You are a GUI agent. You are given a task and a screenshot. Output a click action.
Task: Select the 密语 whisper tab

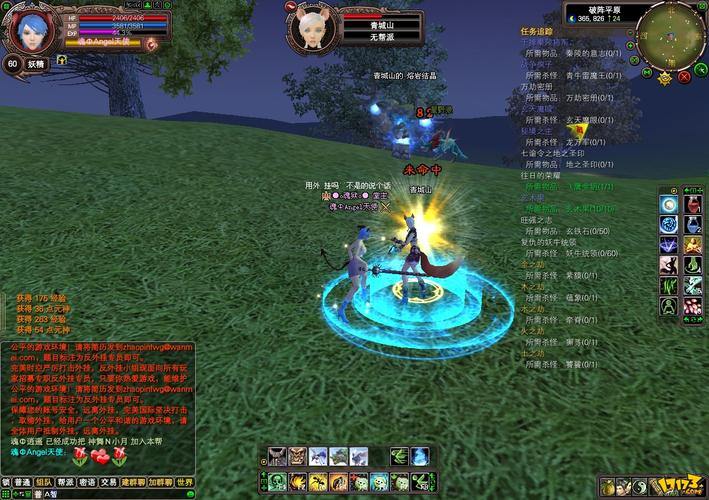pyautogui.click(x=88, y=481)
